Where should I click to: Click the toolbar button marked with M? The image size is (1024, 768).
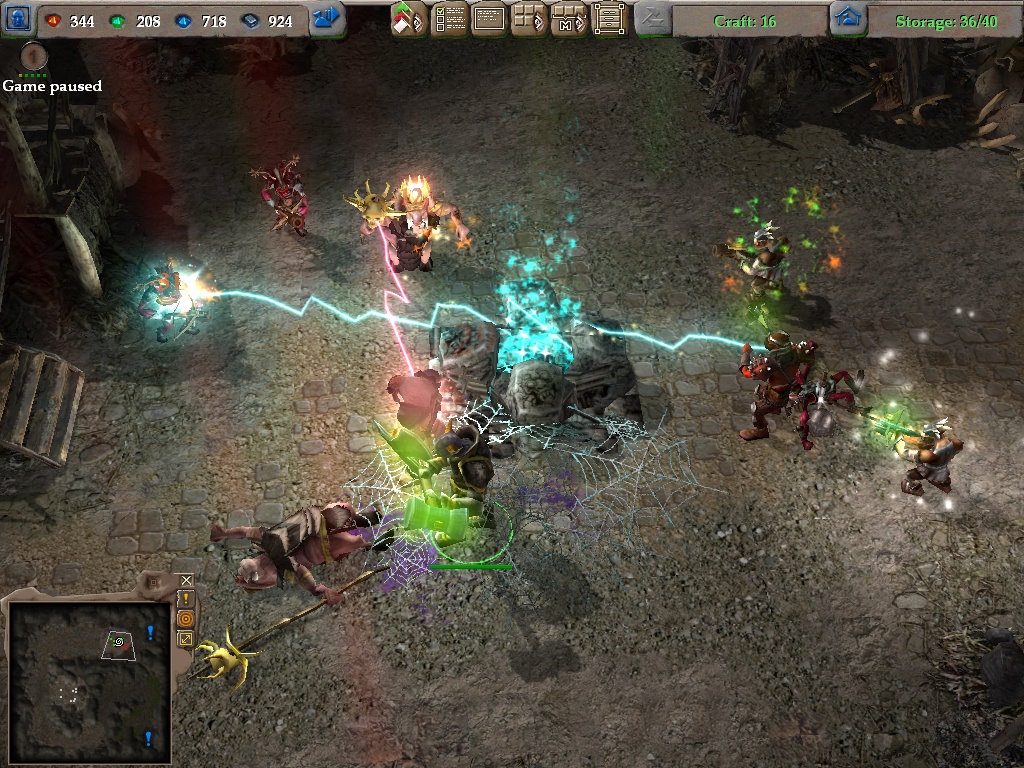pos(568,19)
